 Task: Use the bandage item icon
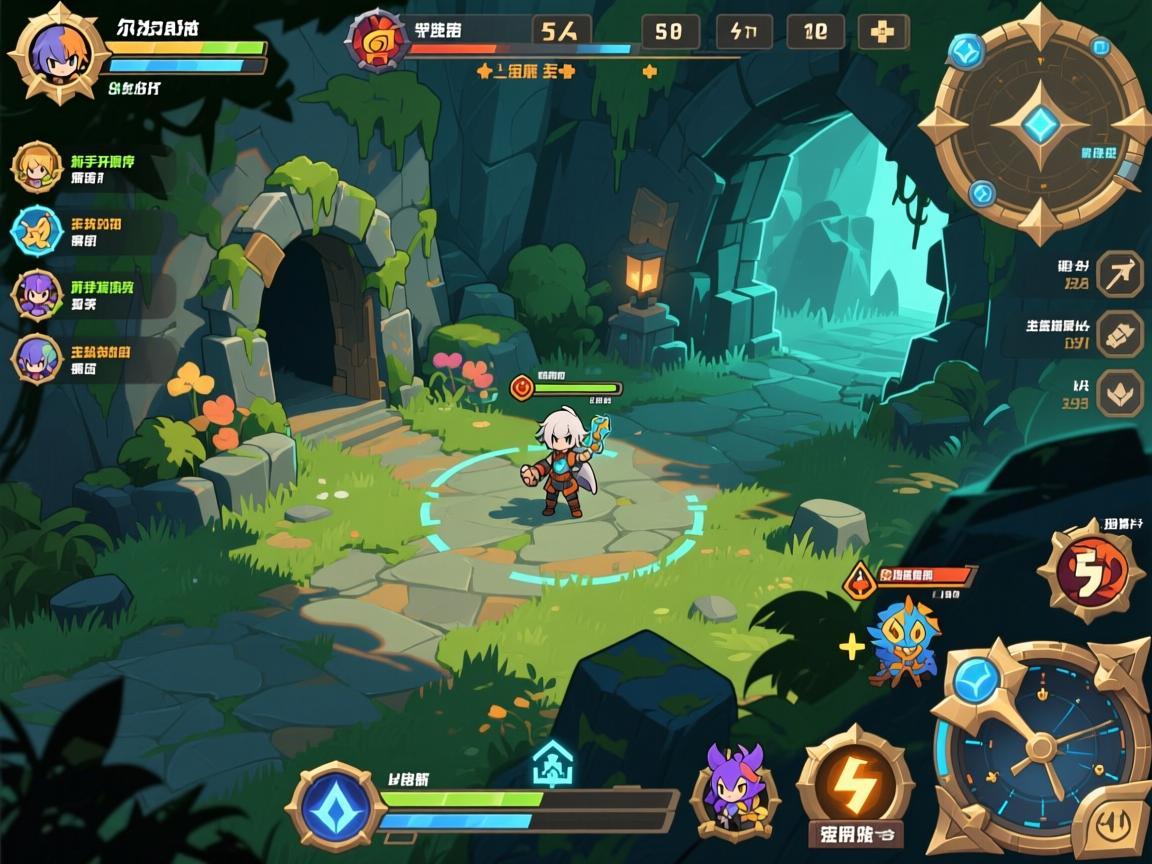[1119, 334]
